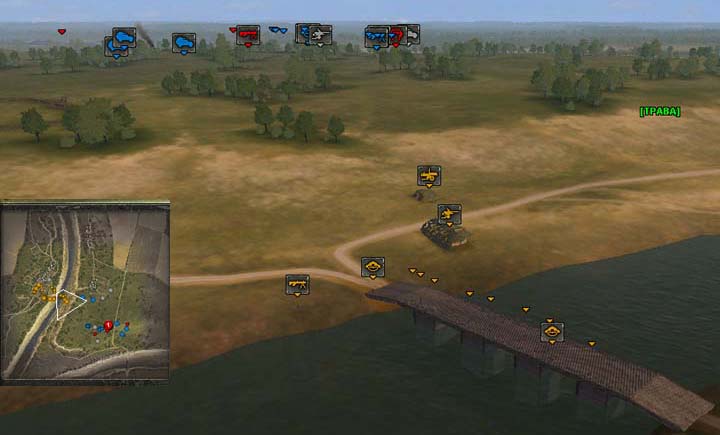Select the yellow helmet marker on the bridge

[x=551, y=331]
